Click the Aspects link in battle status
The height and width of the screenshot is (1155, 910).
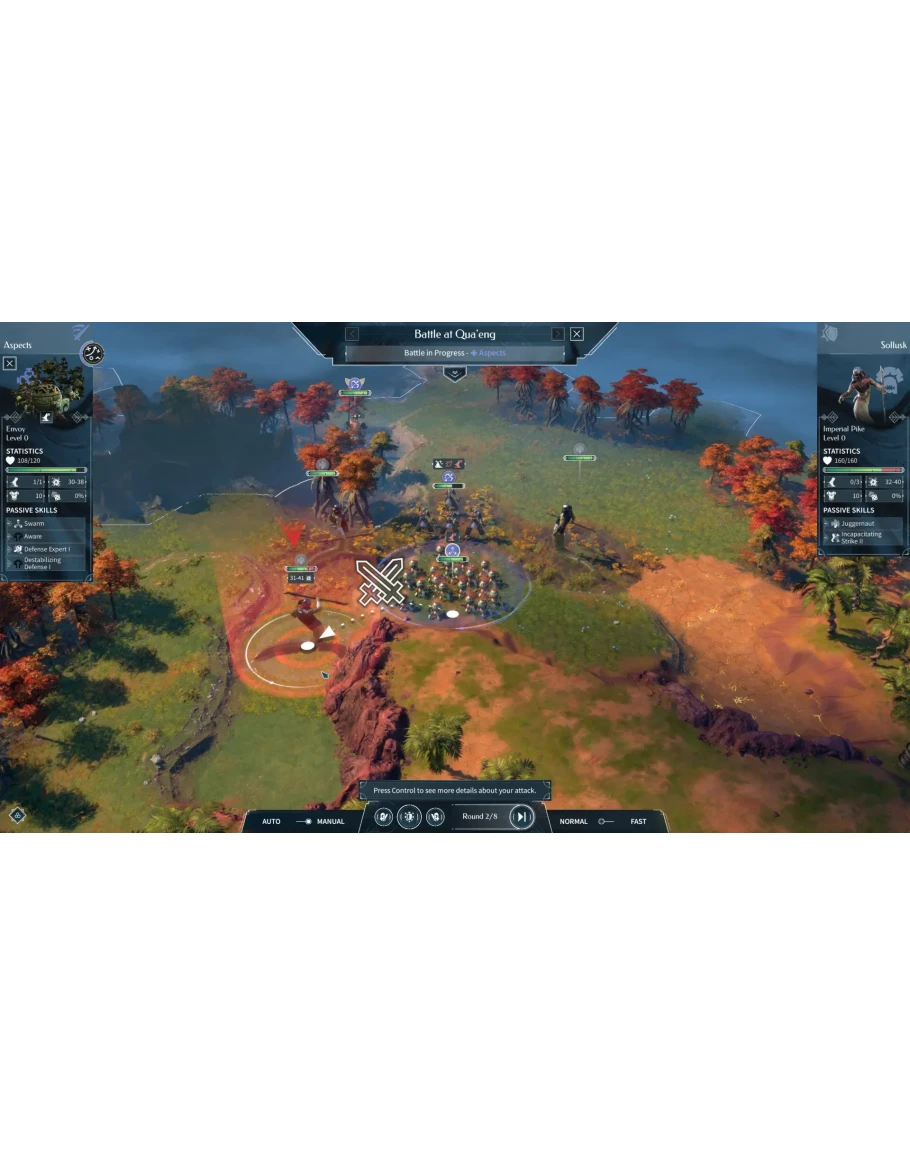(491, 353)
